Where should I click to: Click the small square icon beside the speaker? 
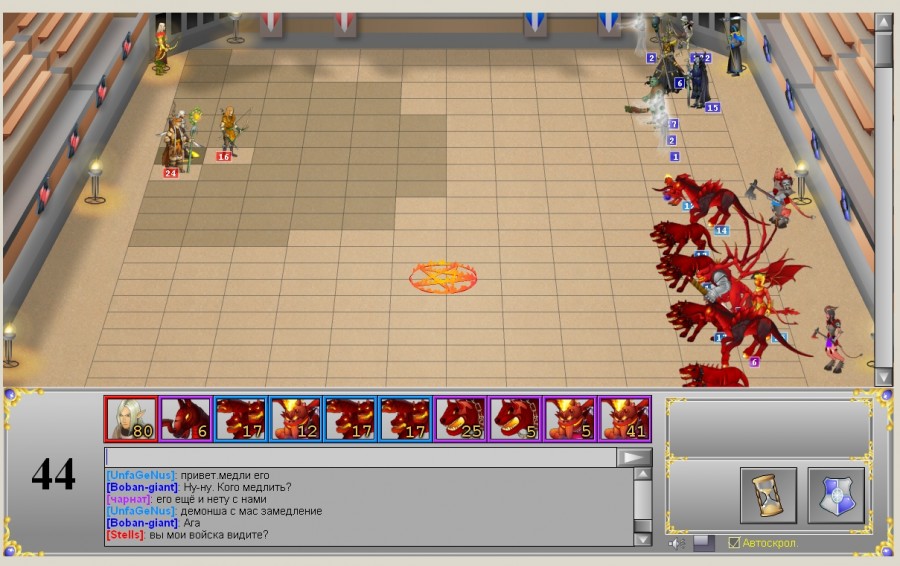[x=704, y=543]
